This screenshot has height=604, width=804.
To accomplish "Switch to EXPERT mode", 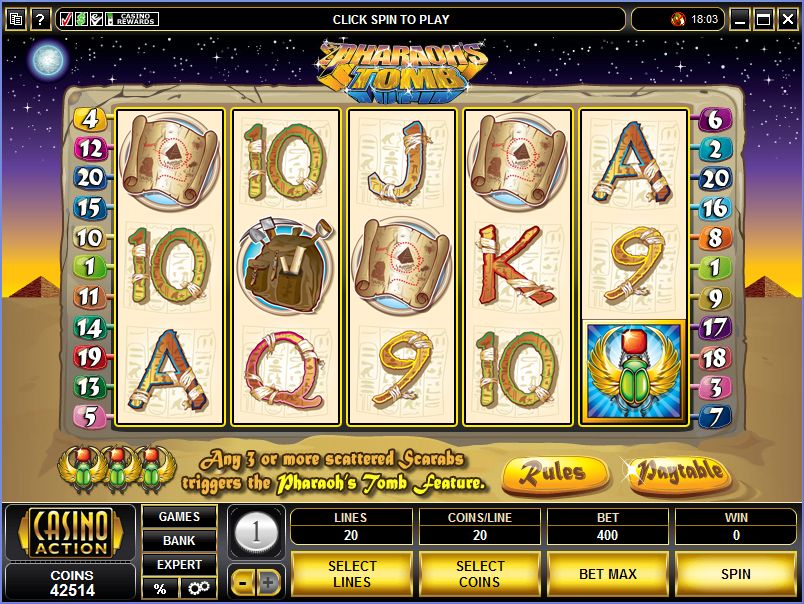I will pos(179,565).
